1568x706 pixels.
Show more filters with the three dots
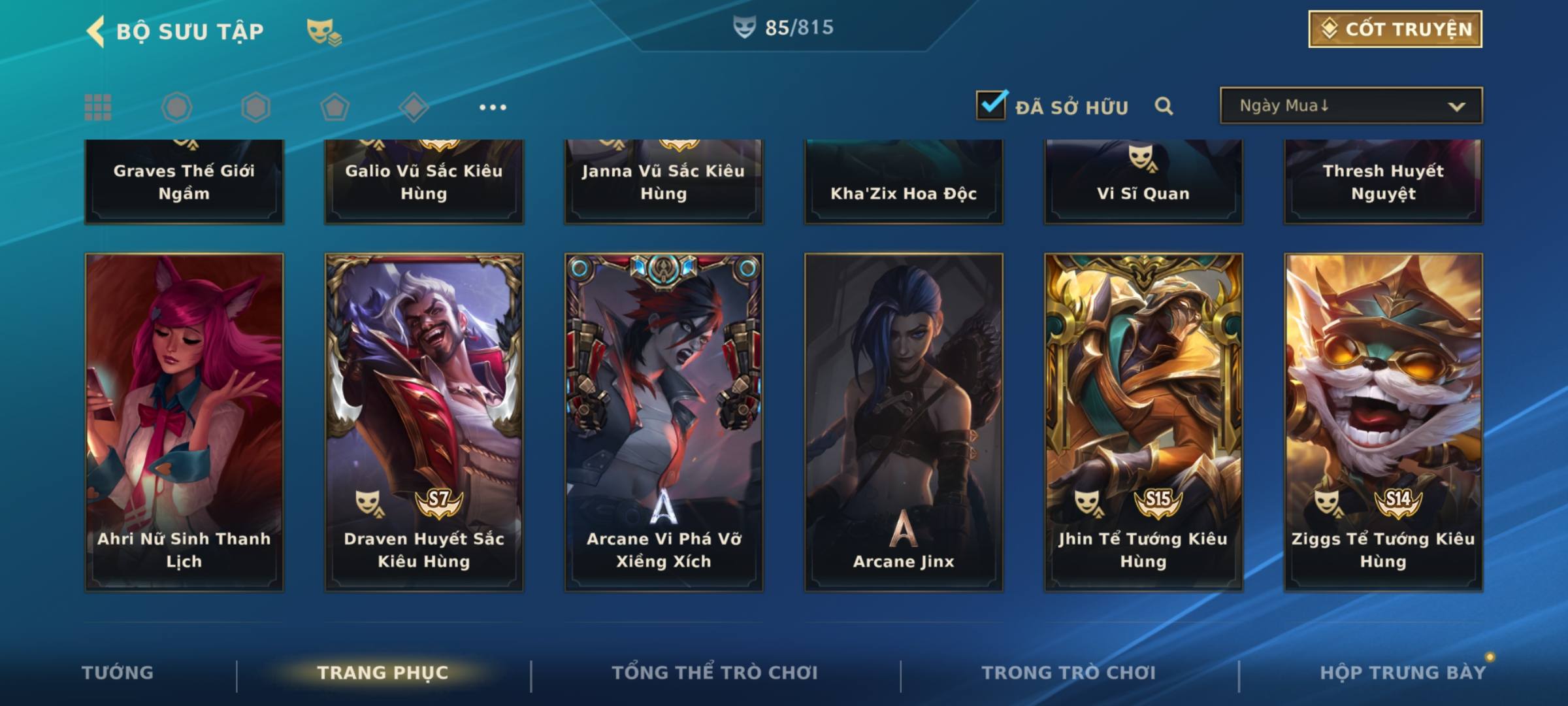[493, 107]
